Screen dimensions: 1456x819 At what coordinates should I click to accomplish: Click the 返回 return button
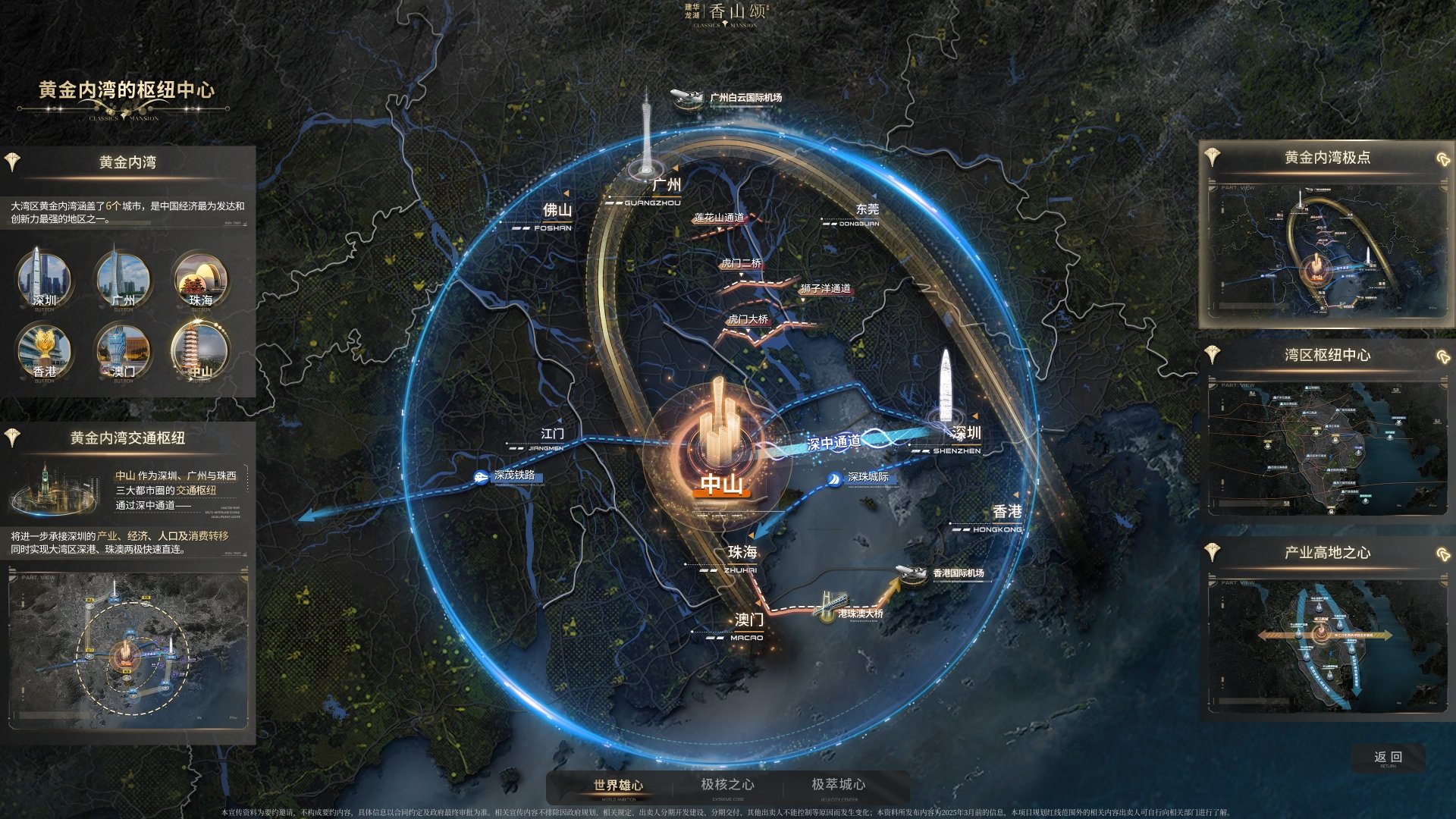tap(1388, 758)
